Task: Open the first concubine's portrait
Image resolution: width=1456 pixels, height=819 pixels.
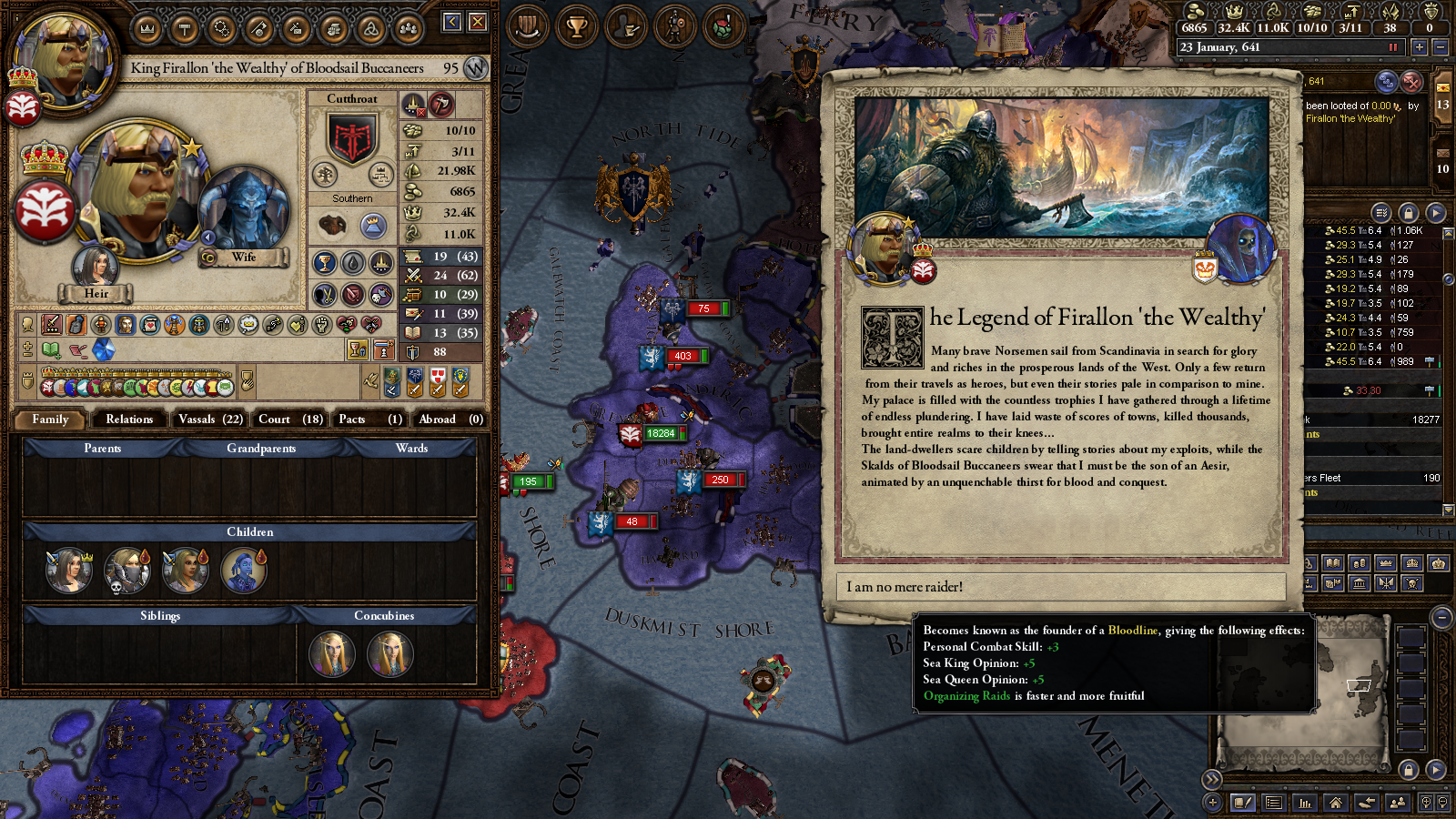Action: click(332, 653)
